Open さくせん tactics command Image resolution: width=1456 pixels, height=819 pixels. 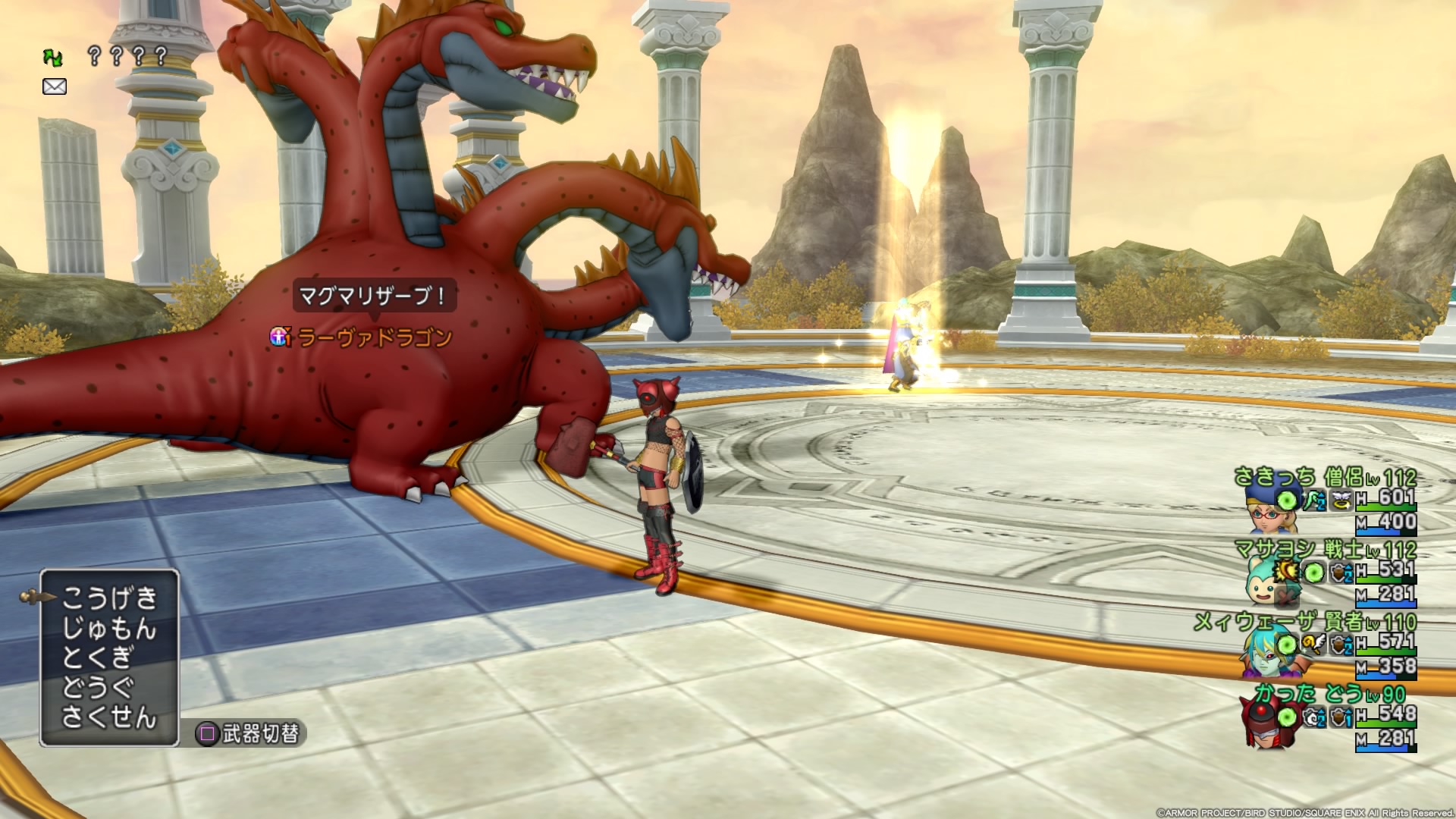(109, 717)
